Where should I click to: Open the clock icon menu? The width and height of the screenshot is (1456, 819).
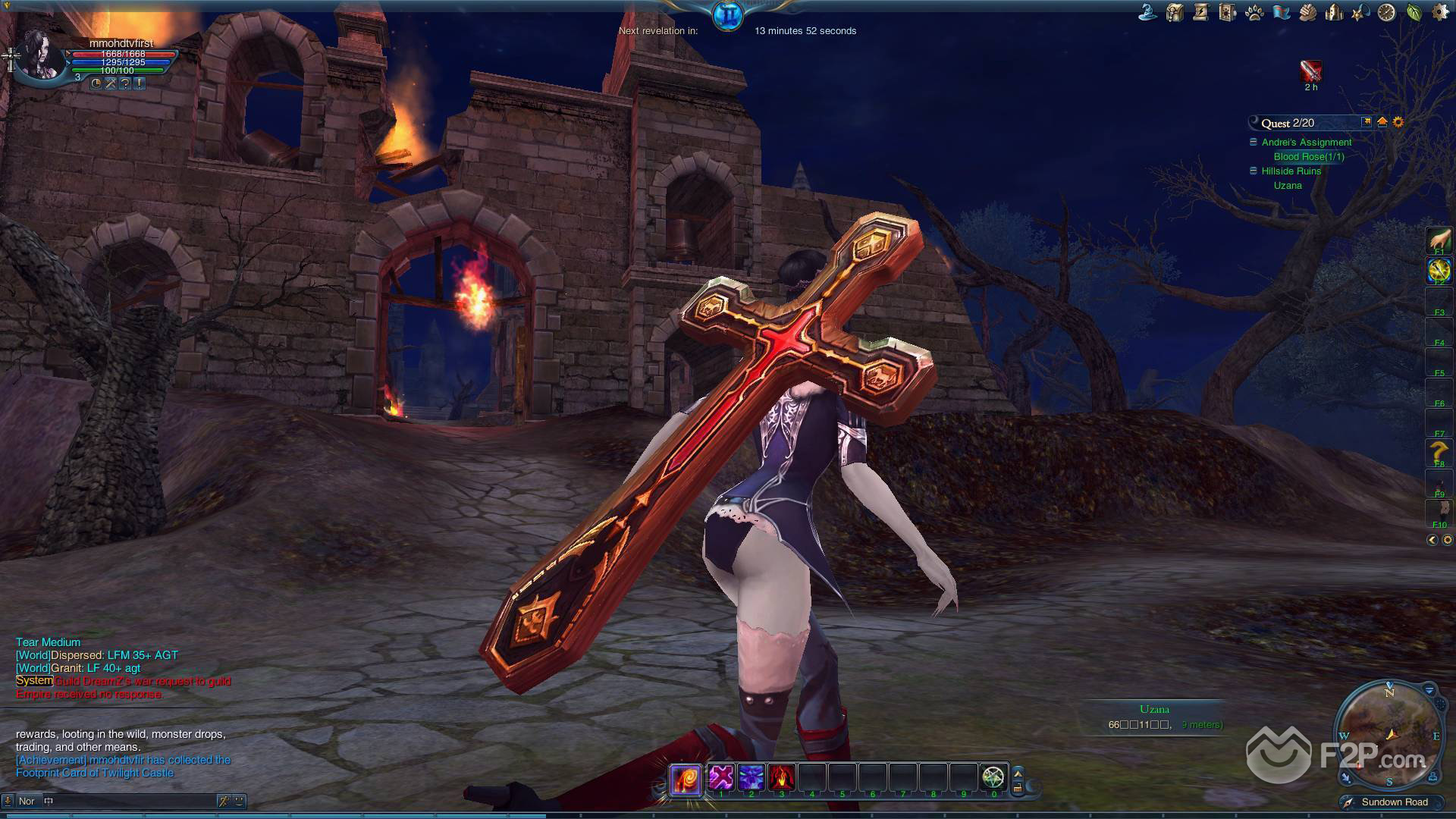point(1386,12)
